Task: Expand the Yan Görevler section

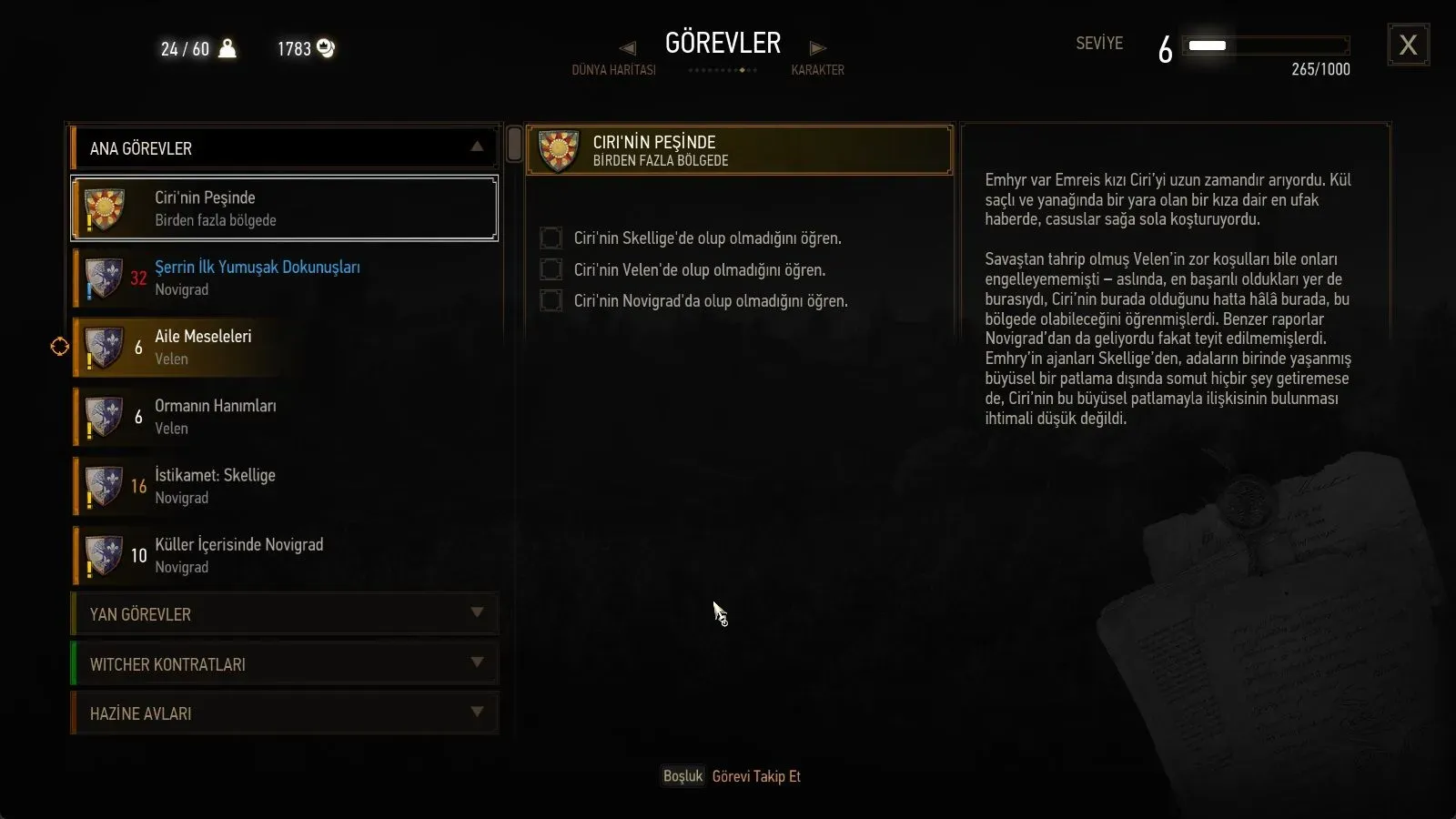Action: pyautogui.click(x=284, y=614)
